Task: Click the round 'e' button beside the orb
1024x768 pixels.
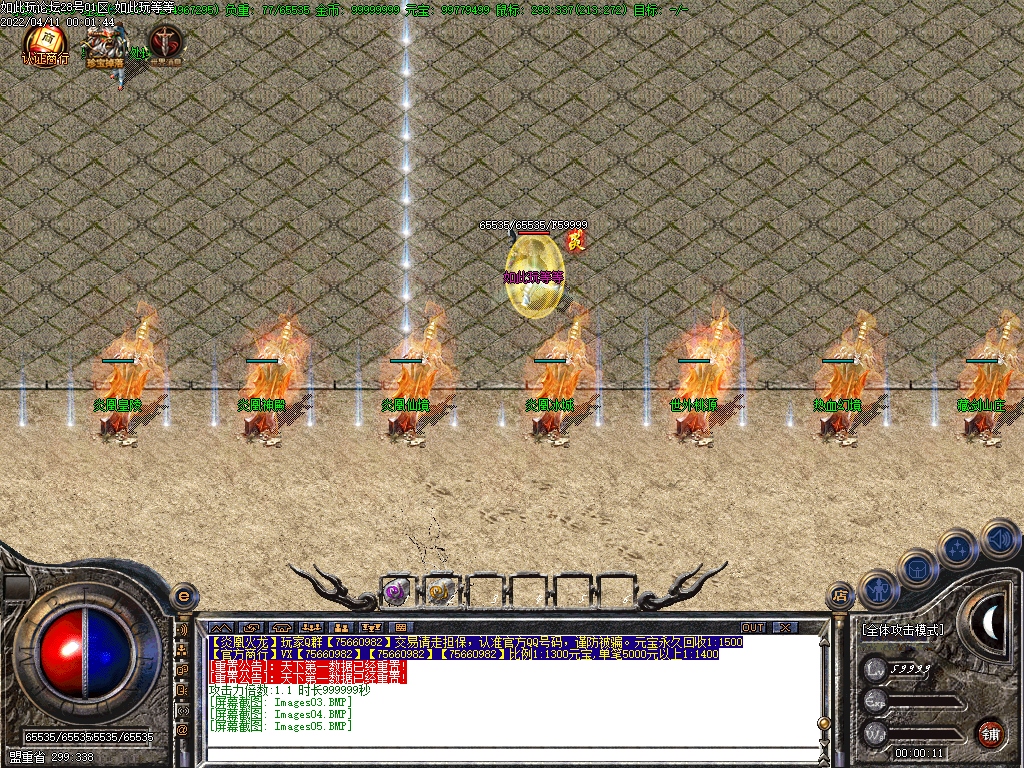Action: click(183, 594)
